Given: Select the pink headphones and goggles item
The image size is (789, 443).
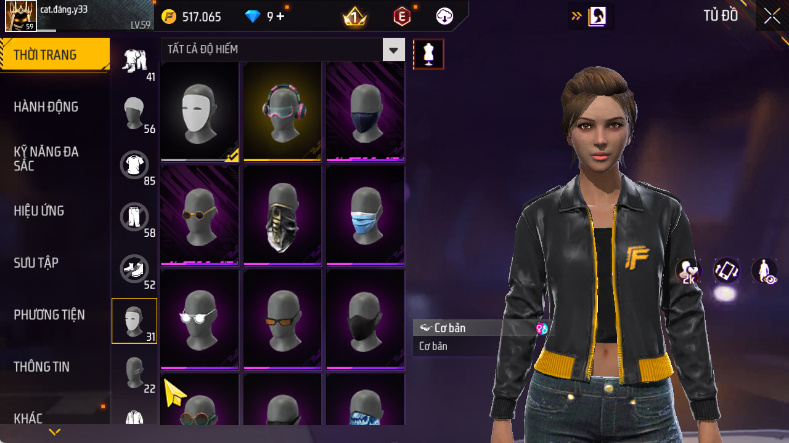Looking at the screenshot, I should point(281,110).
